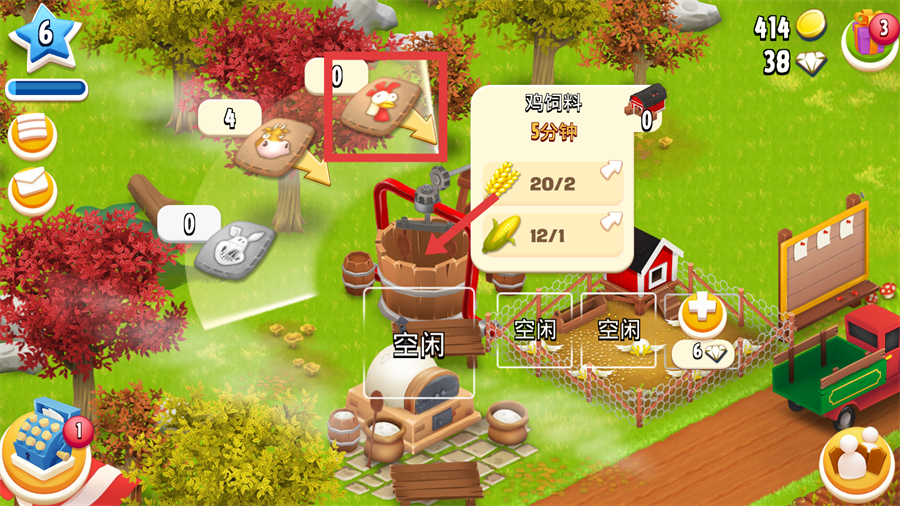The image size is (900, 506).
Task: Open the envelope mail button
Action: click(x=32, y=187)
